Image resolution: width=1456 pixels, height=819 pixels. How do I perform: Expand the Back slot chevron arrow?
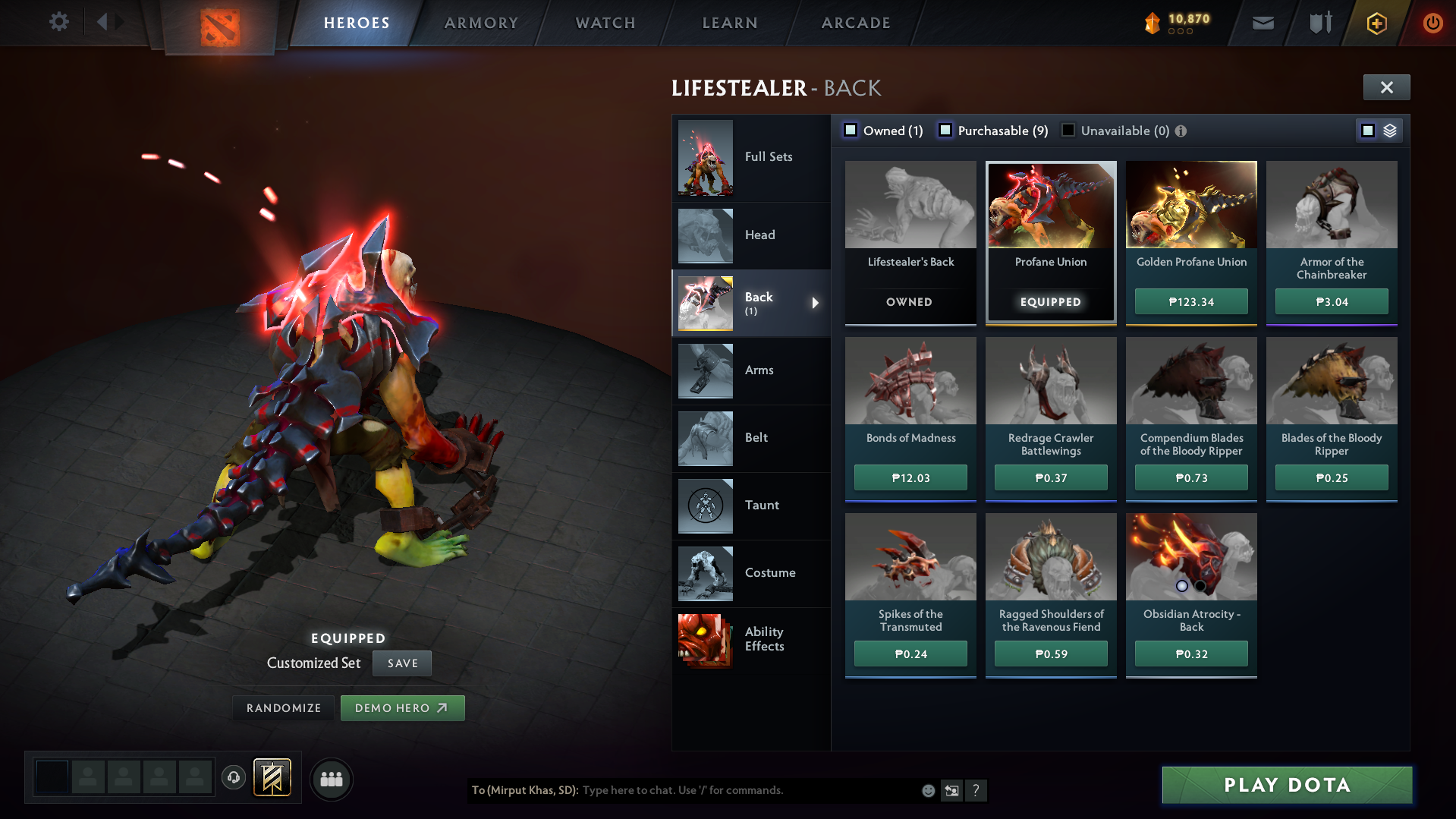816,303
